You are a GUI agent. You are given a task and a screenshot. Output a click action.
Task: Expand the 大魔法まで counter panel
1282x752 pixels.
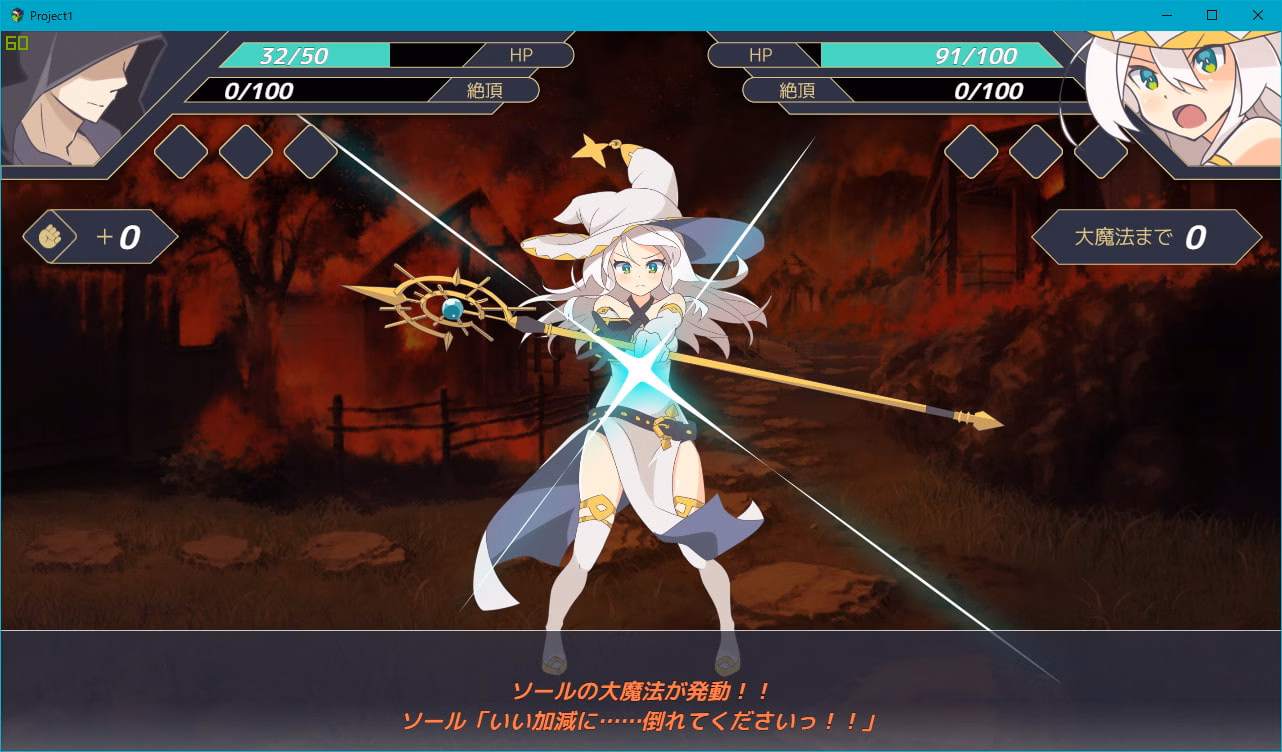[1150, 238]
